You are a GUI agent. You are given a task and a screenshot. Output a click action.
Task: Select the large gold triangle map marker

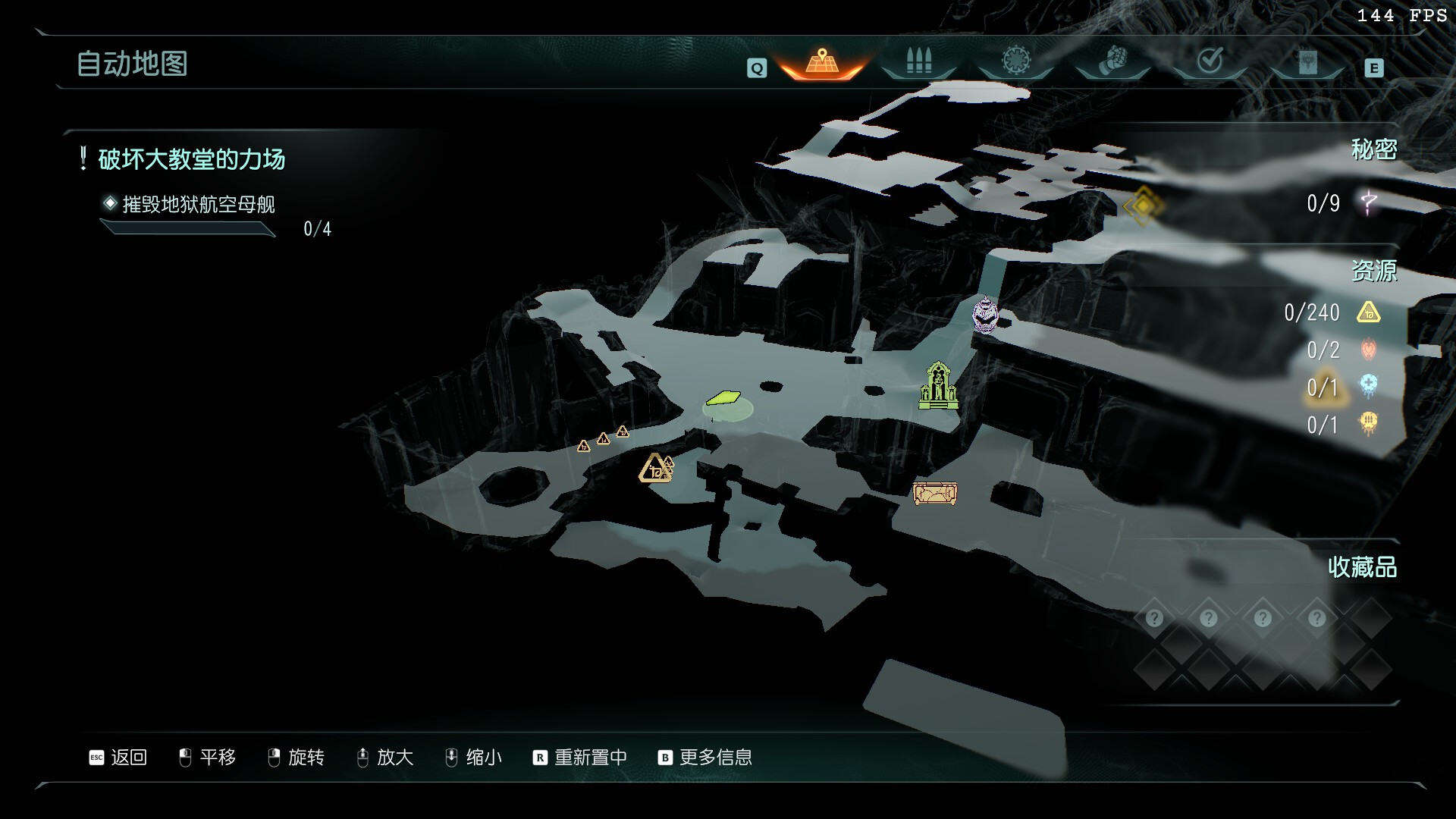(654, 469)
